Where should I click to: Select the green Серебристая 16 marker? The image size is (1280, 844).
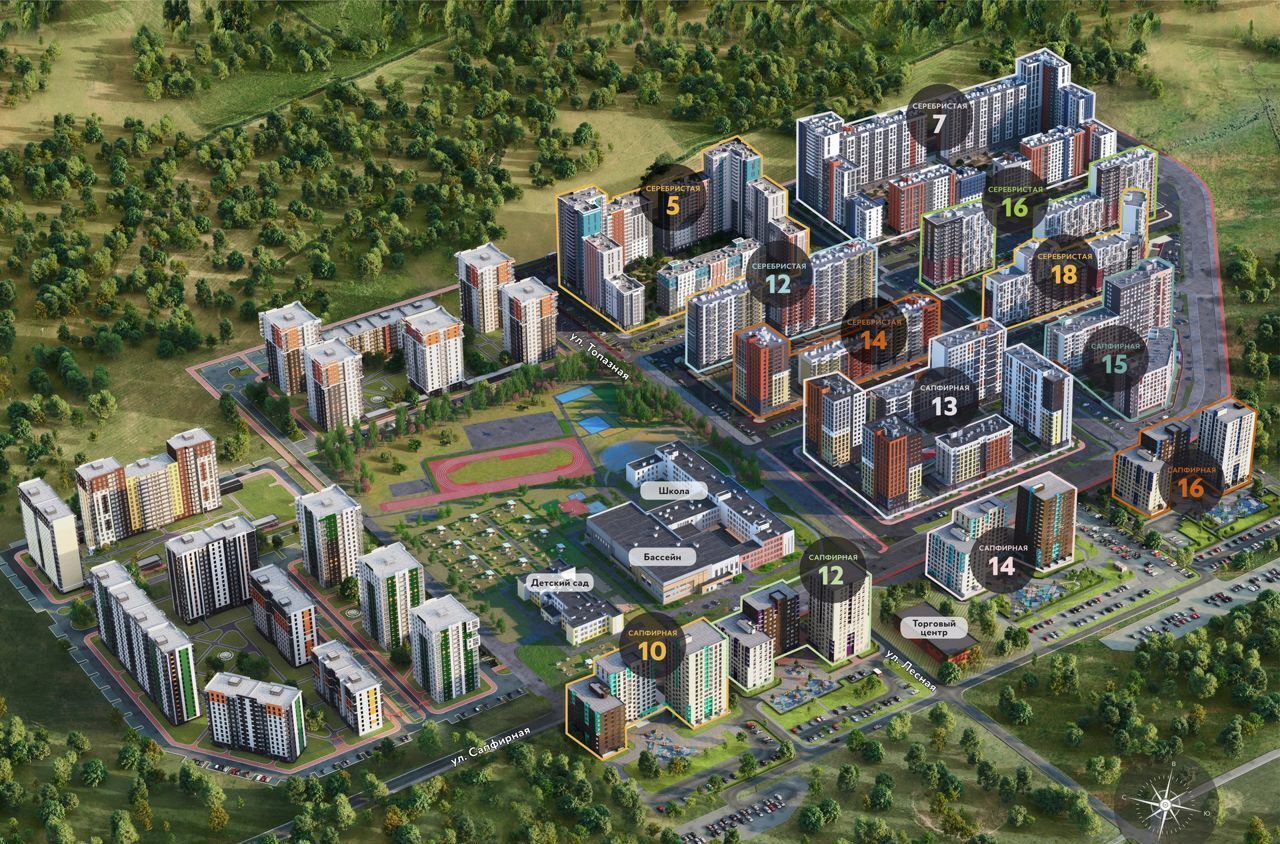(1014, 200)
